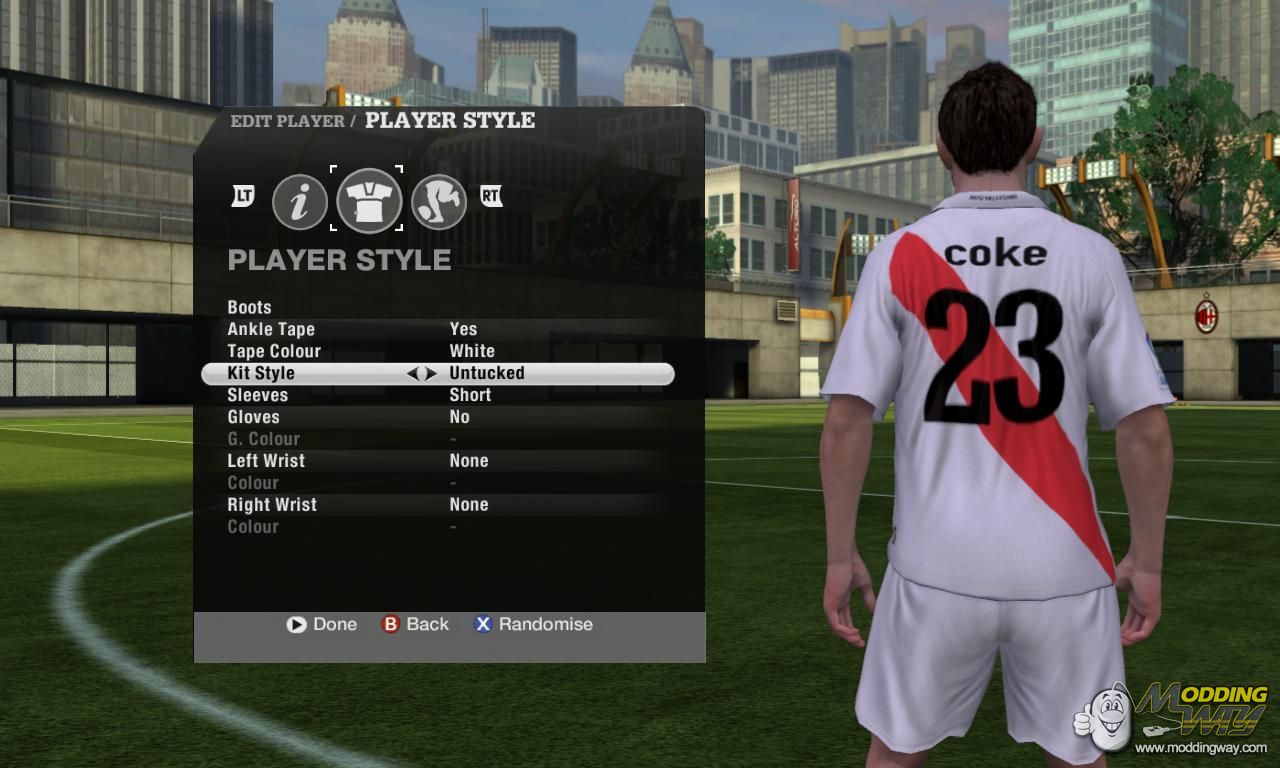Screen dimensions: 1280x768
Task: Choose the Ankle Tape option row
Action: tap(271, 329)
